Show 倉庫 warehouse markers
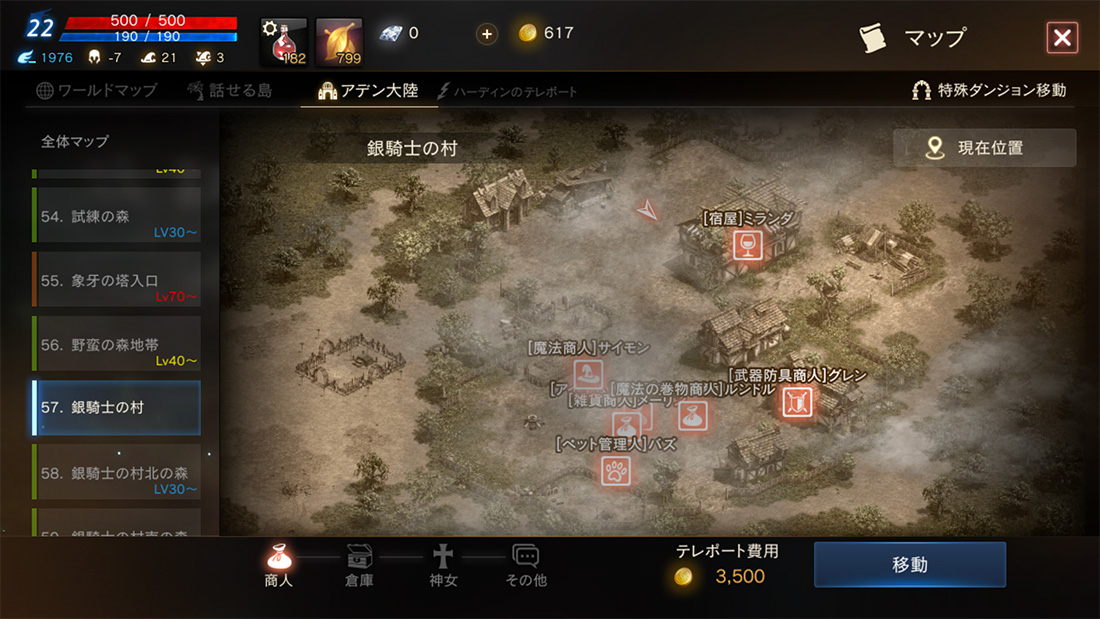1100x619 pixels. pos(359,565)
